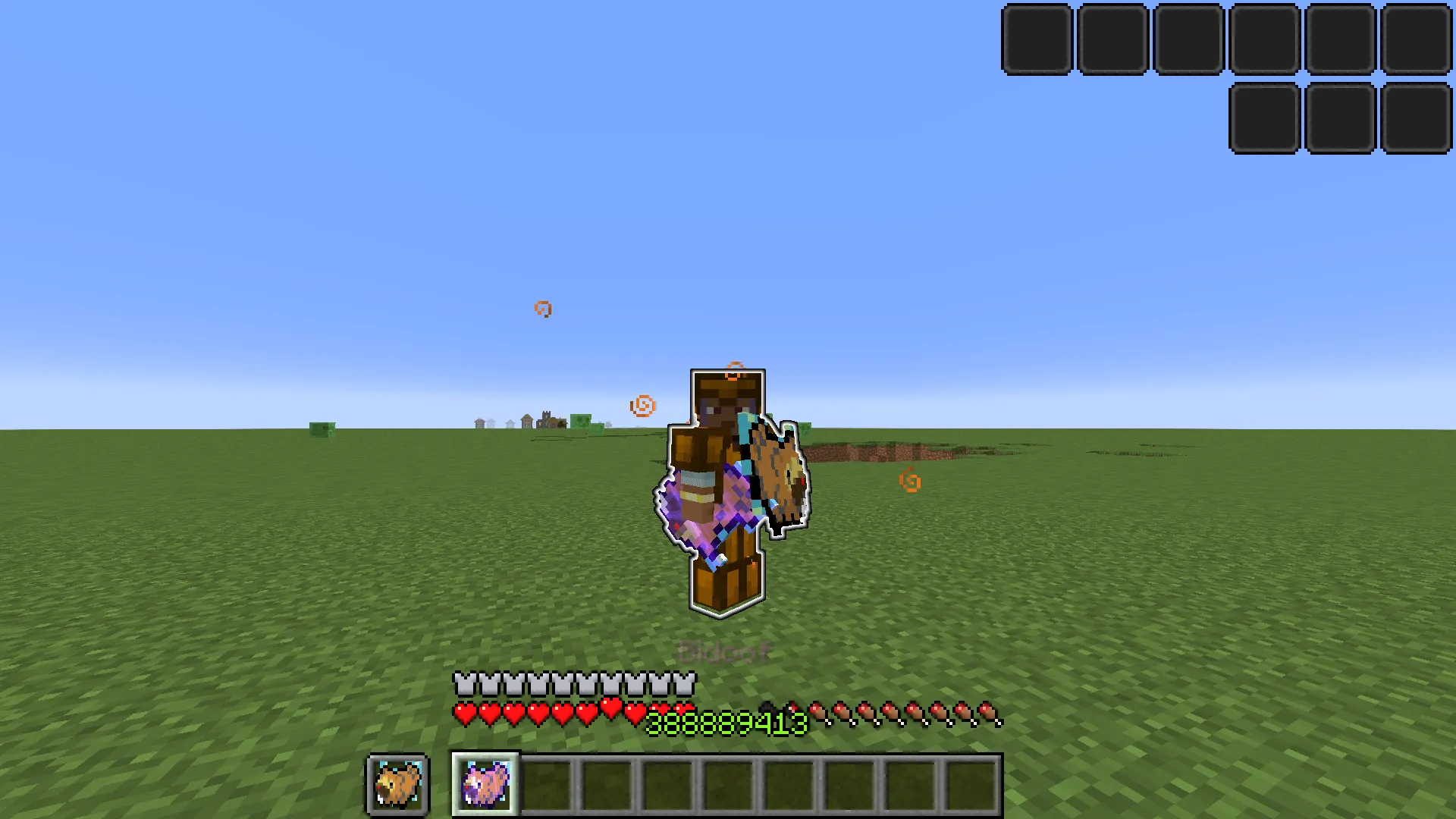1456x819 pixels.
Task: Click the first red heart in the health bar
Action: 463,714
